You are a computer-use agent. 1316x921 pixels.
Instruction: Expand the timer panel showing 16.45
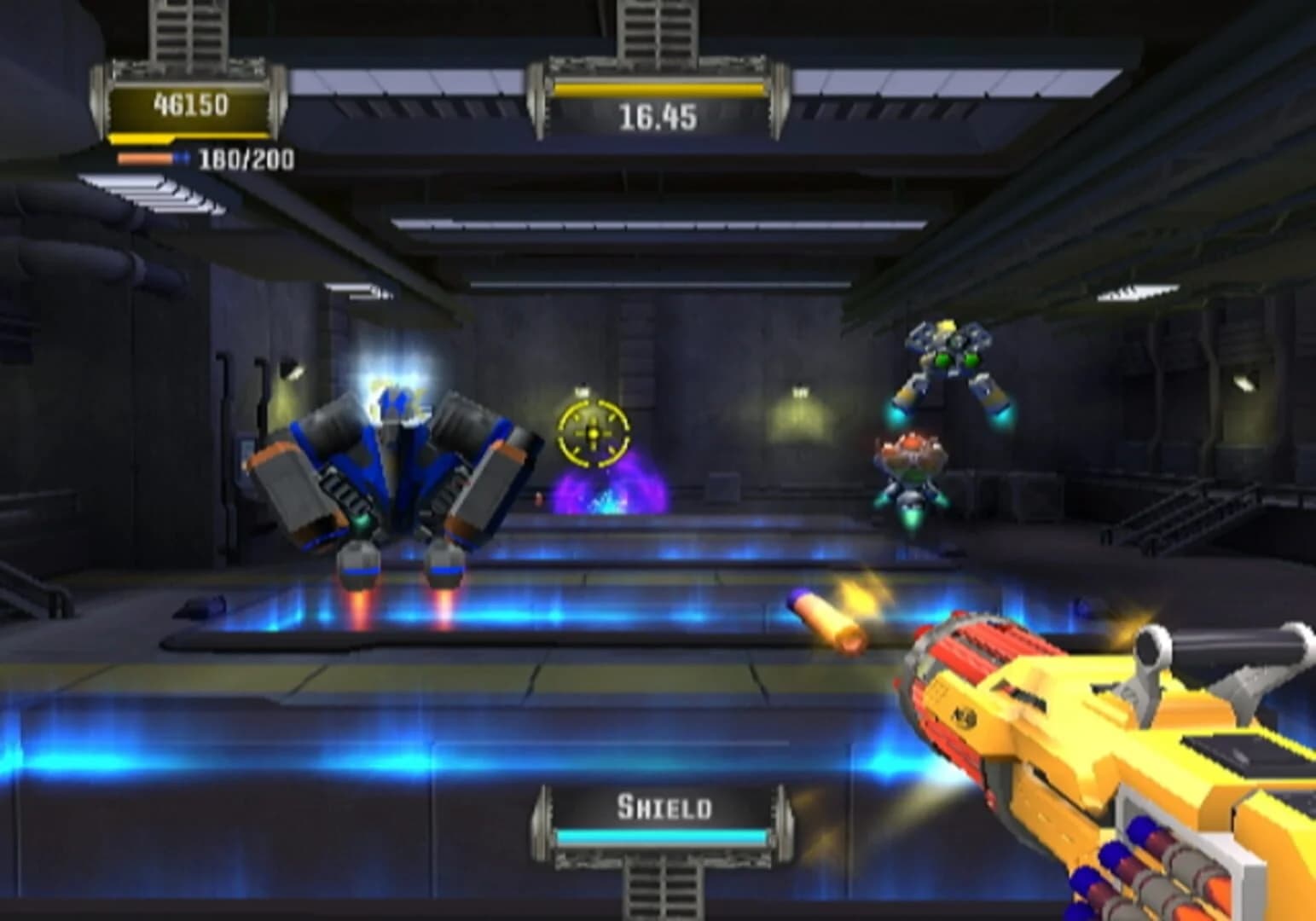(657, 98)
